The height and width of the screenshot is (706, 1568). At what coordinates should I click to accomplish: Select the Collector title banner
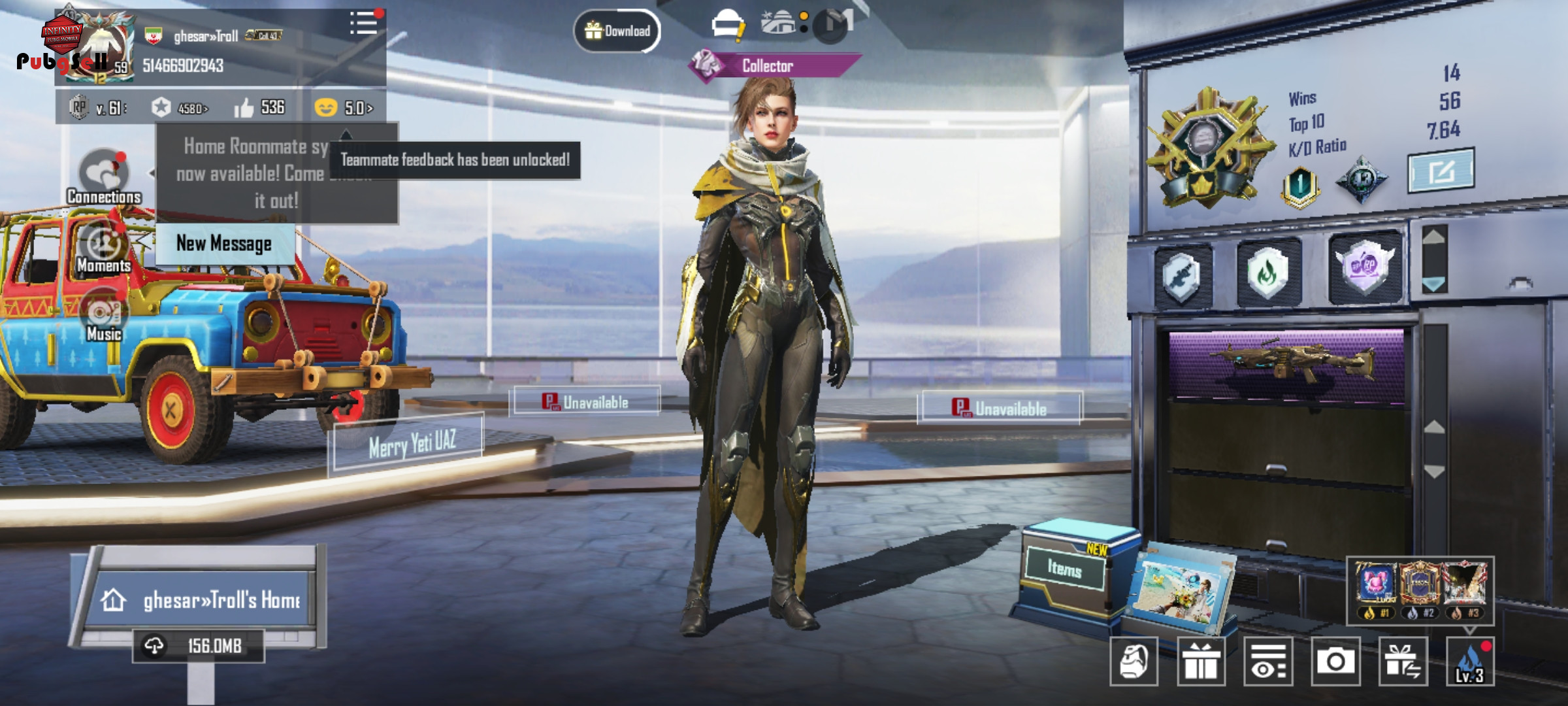click(775, 66)
